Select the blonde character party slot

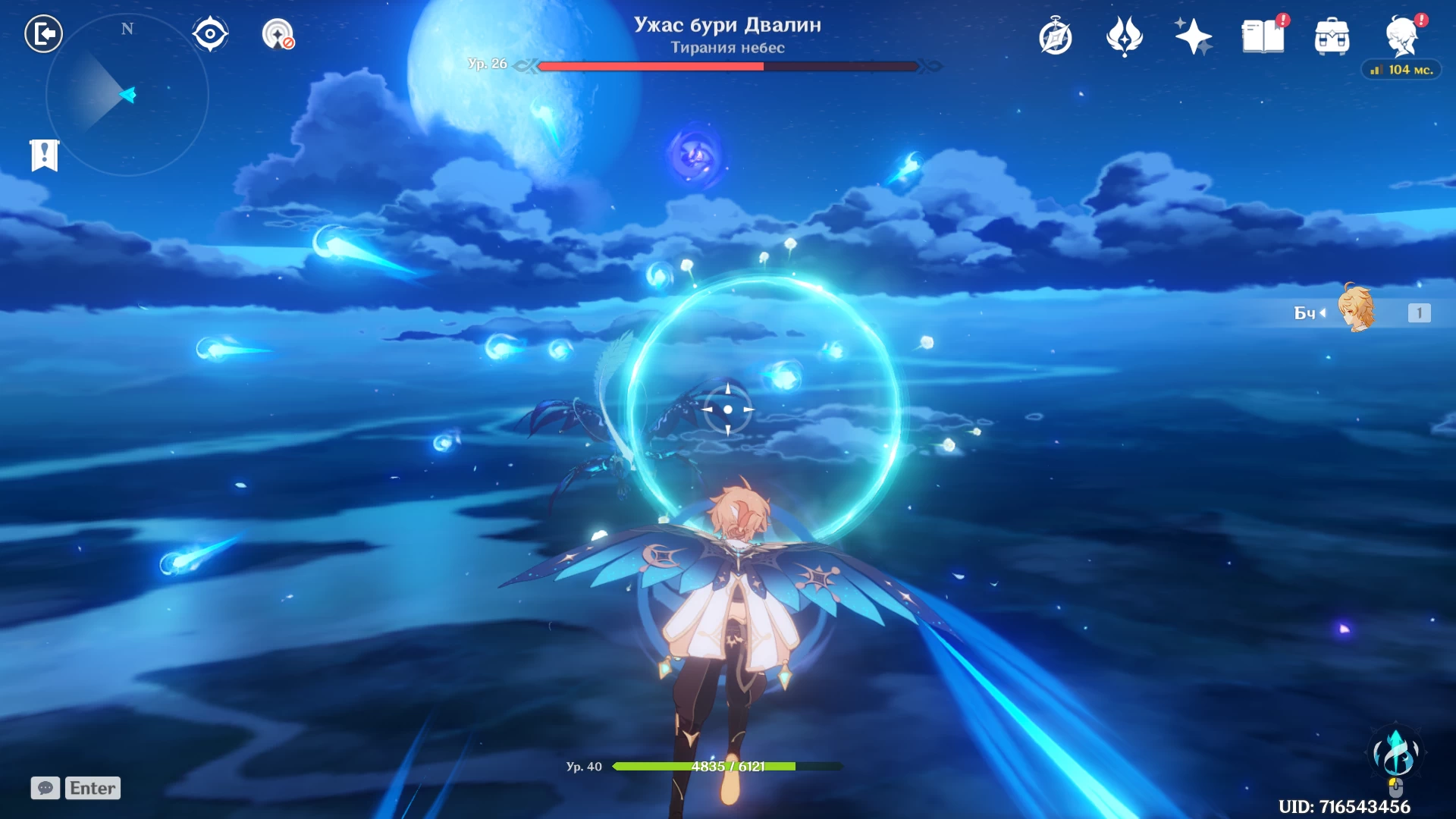click(x=1357, y=310)
